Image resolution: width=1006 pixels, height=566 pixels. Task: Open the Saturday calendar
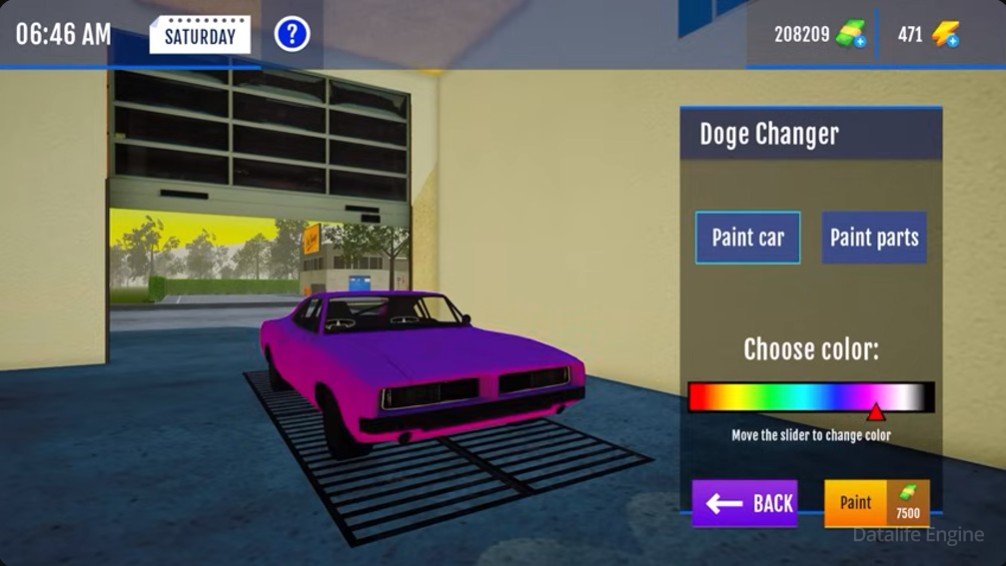(200, 35)
